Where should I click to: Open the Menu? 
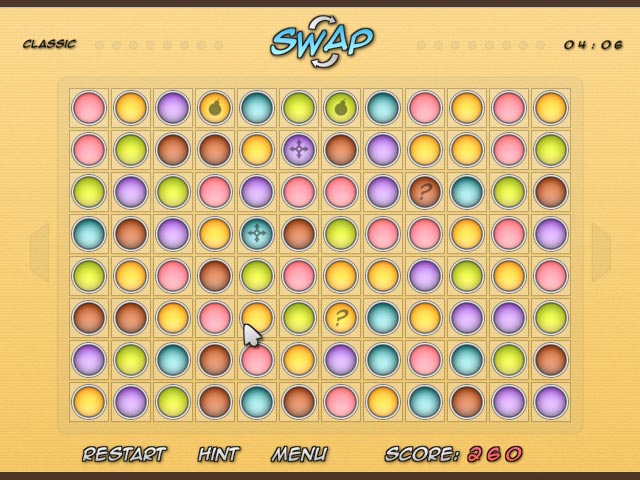(x=299, y=454)
